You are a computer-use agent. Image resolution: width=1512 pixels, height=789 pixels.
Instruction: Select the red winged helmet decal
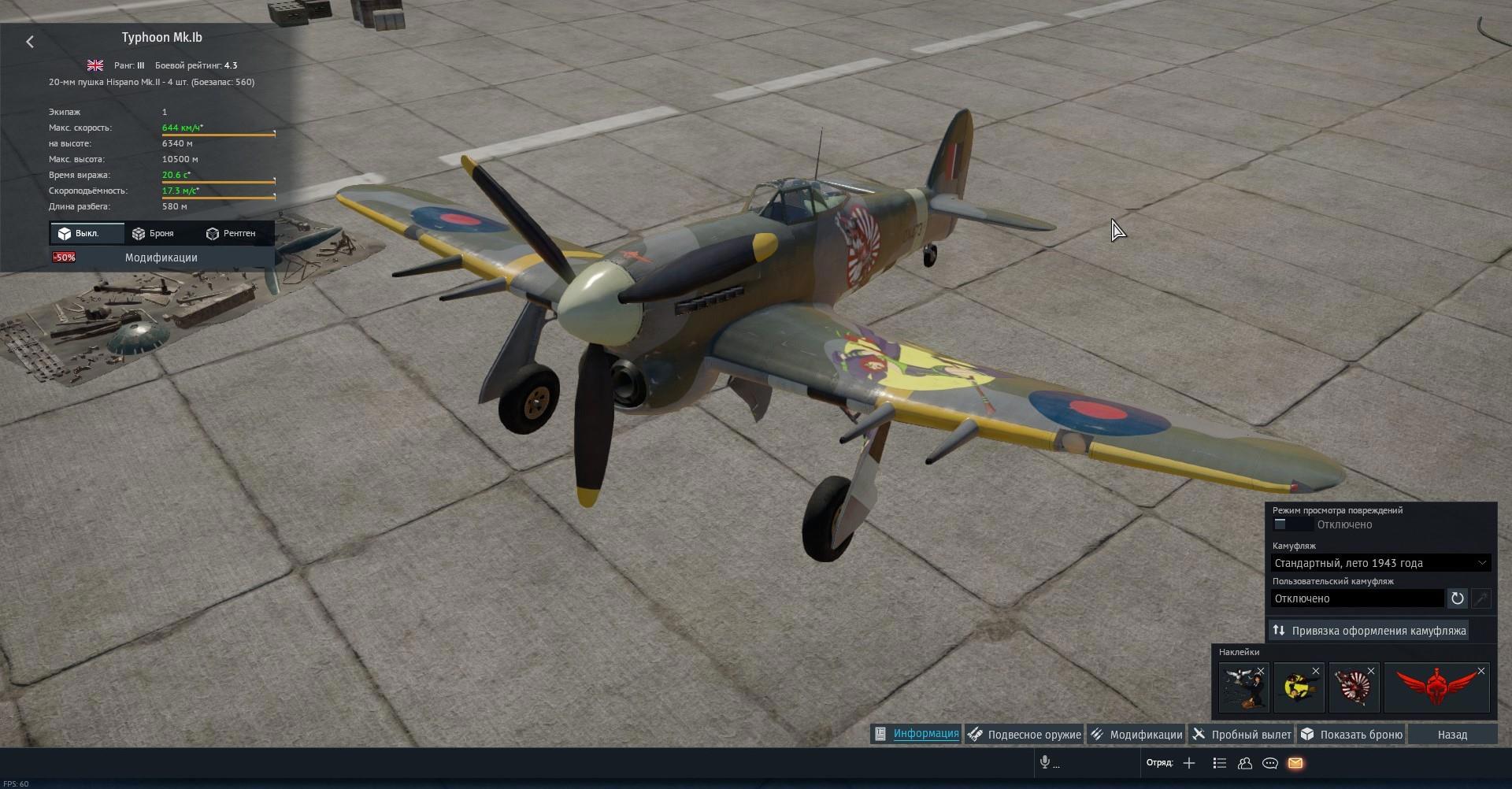point(1435,687)
